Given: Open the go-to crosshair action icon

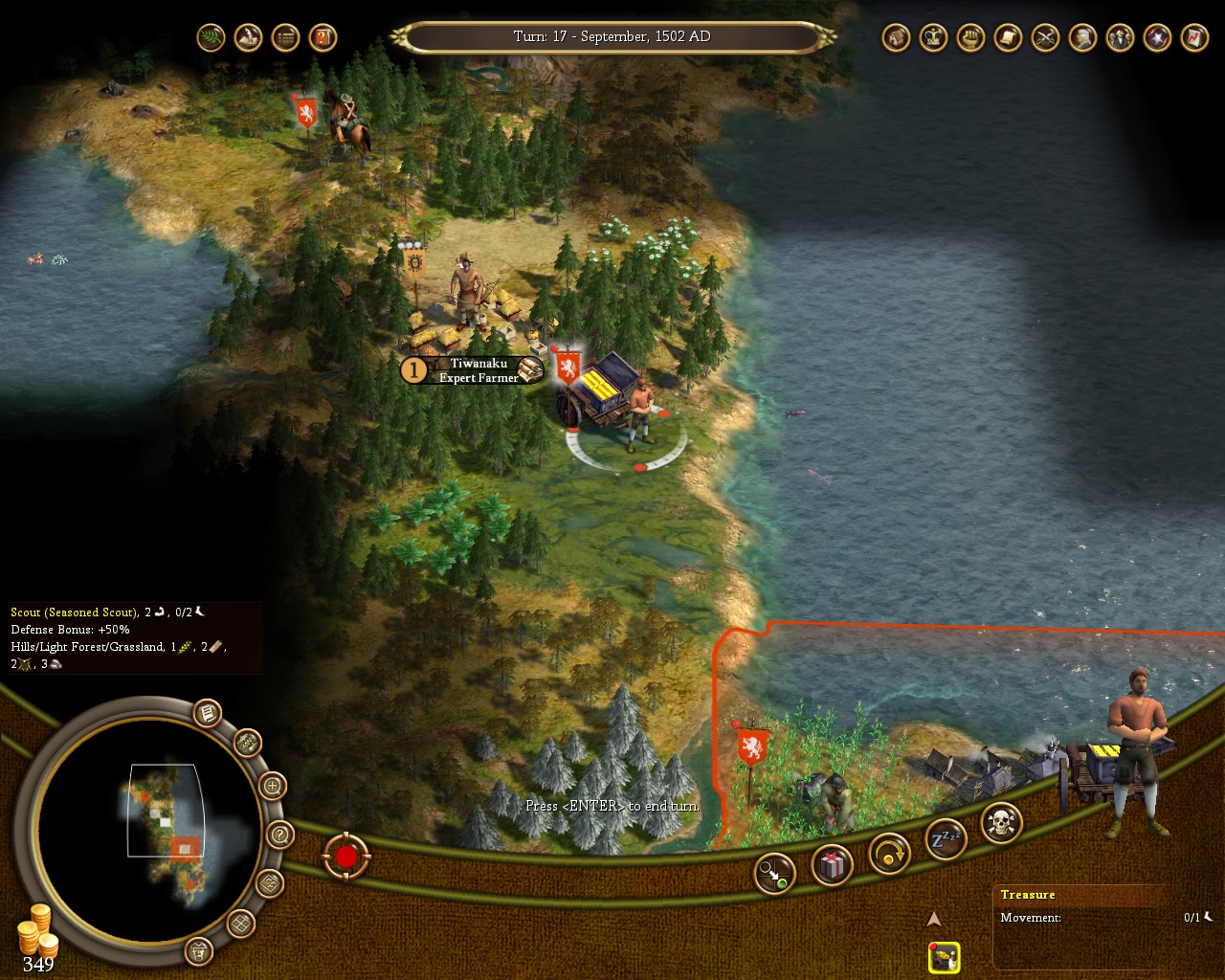Looking at the screenshot, I should tap(775, 872).
